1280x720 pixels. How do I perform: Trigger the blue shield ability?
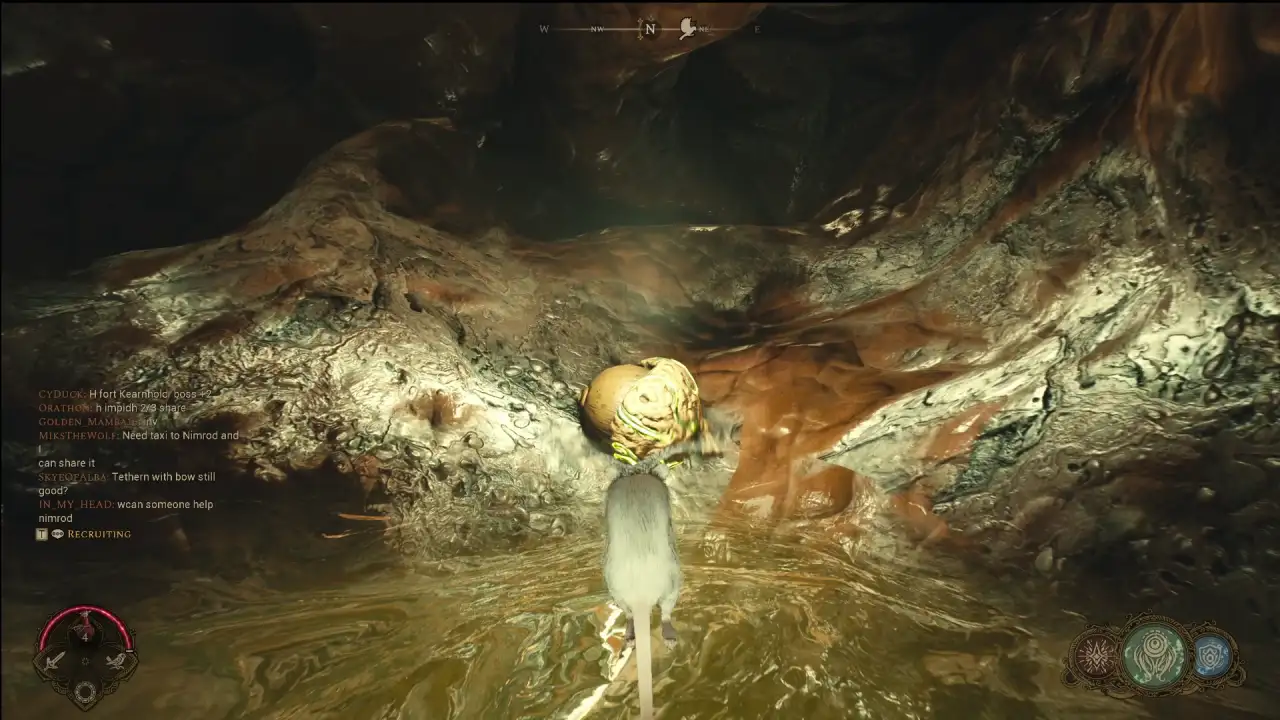(1212, 658)
